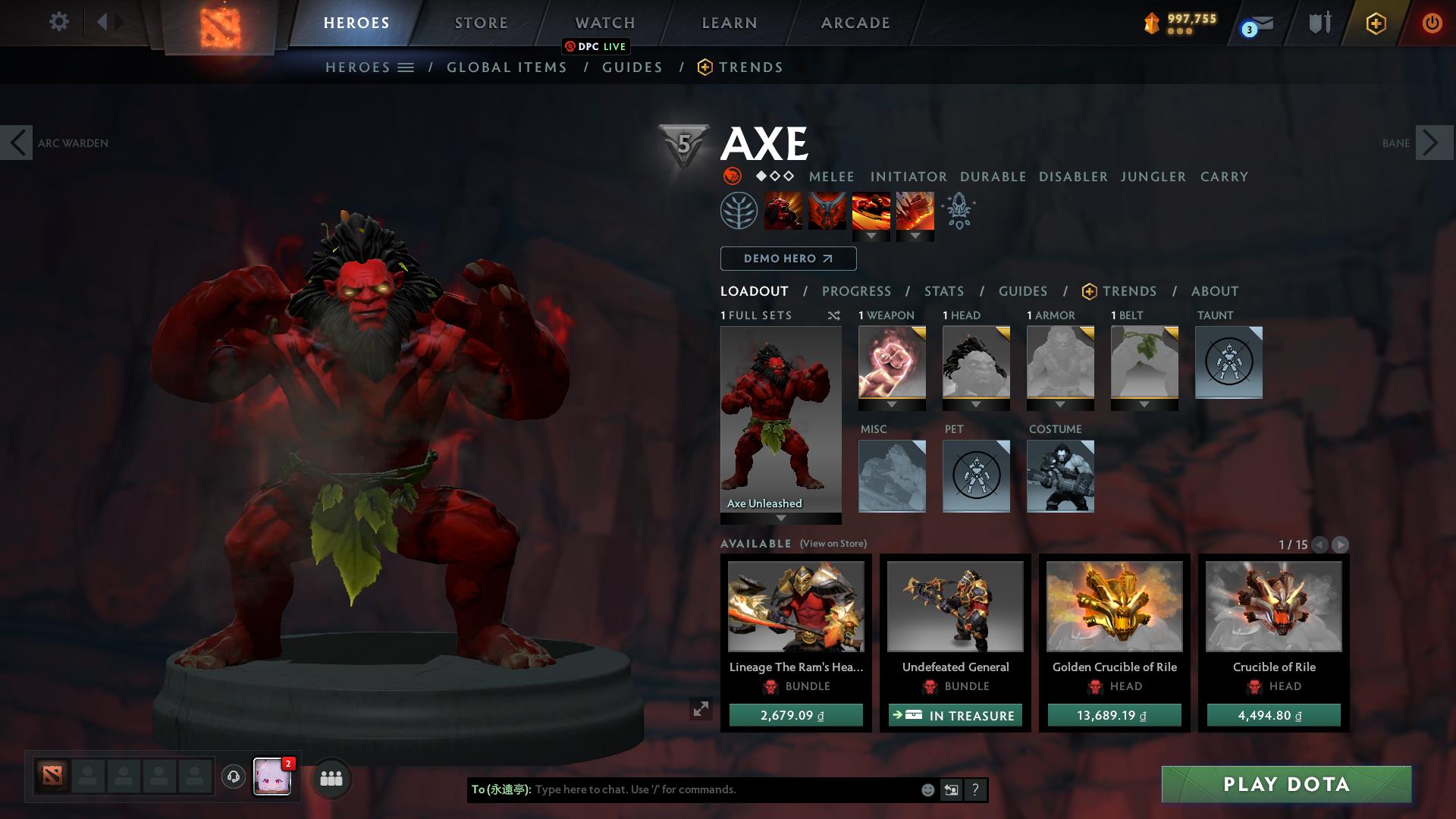
Task: Open the emoji picker in the chat bar
Action: coord(927,789)
